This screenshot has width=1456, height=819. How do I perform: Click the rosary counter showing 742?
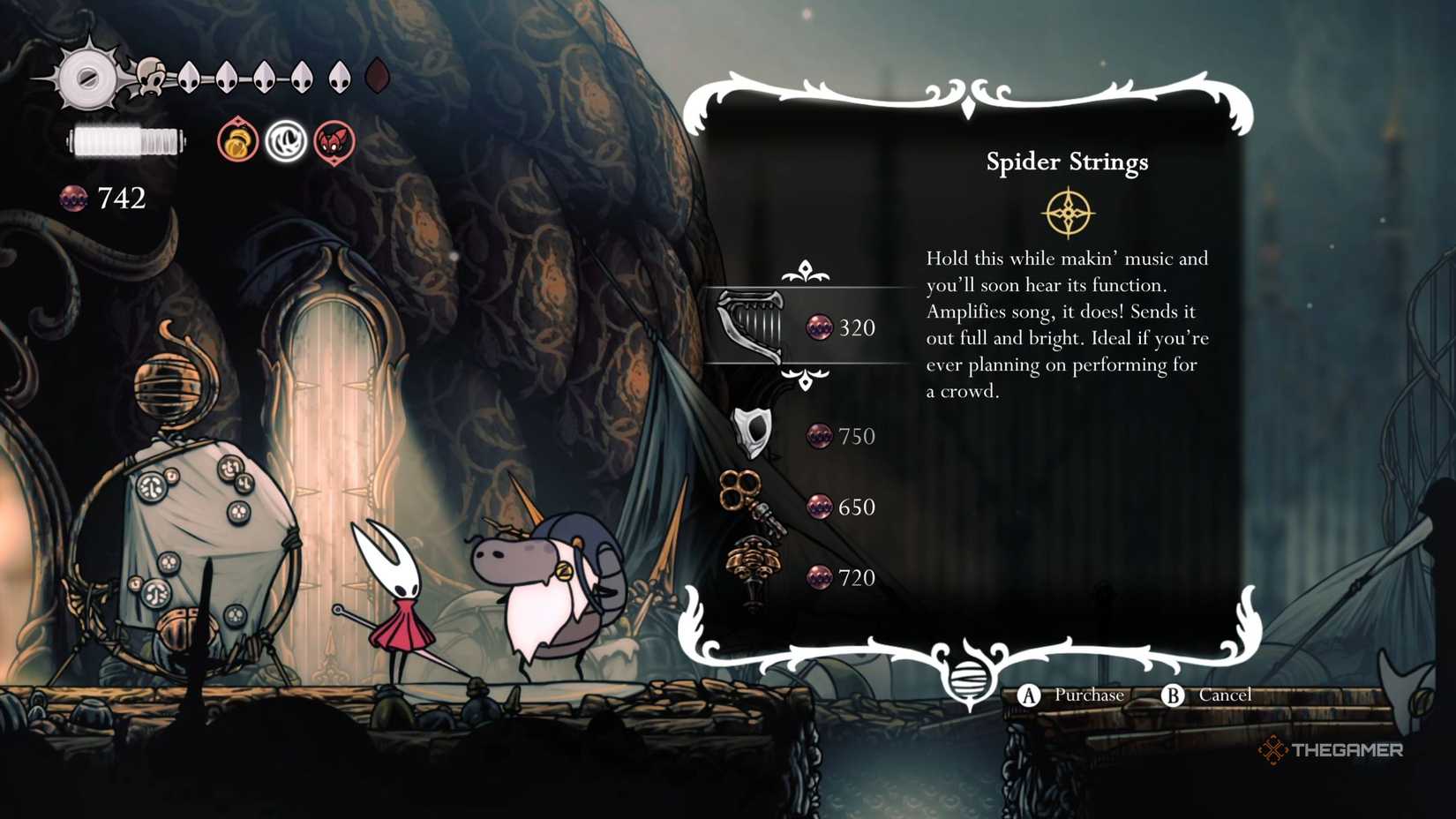click(x=104, y=199)
